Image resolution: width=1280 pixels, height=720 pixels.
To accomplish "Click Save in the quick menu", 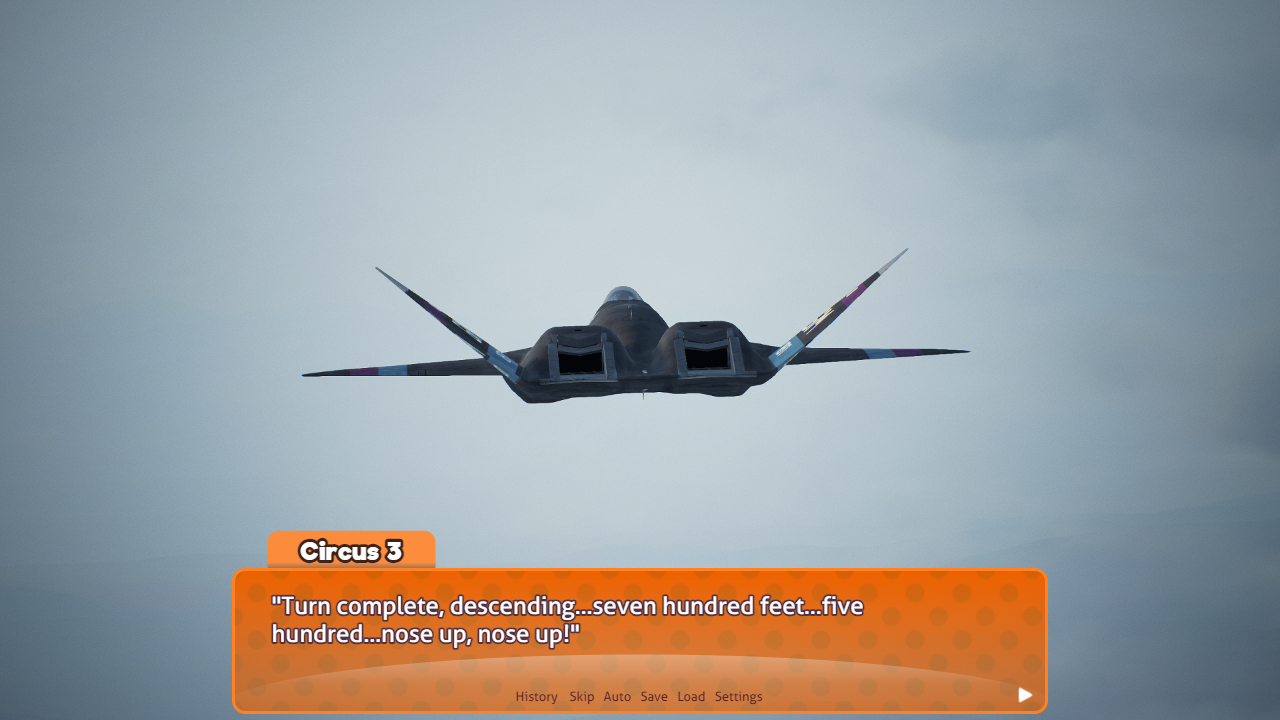I will 653,697.
